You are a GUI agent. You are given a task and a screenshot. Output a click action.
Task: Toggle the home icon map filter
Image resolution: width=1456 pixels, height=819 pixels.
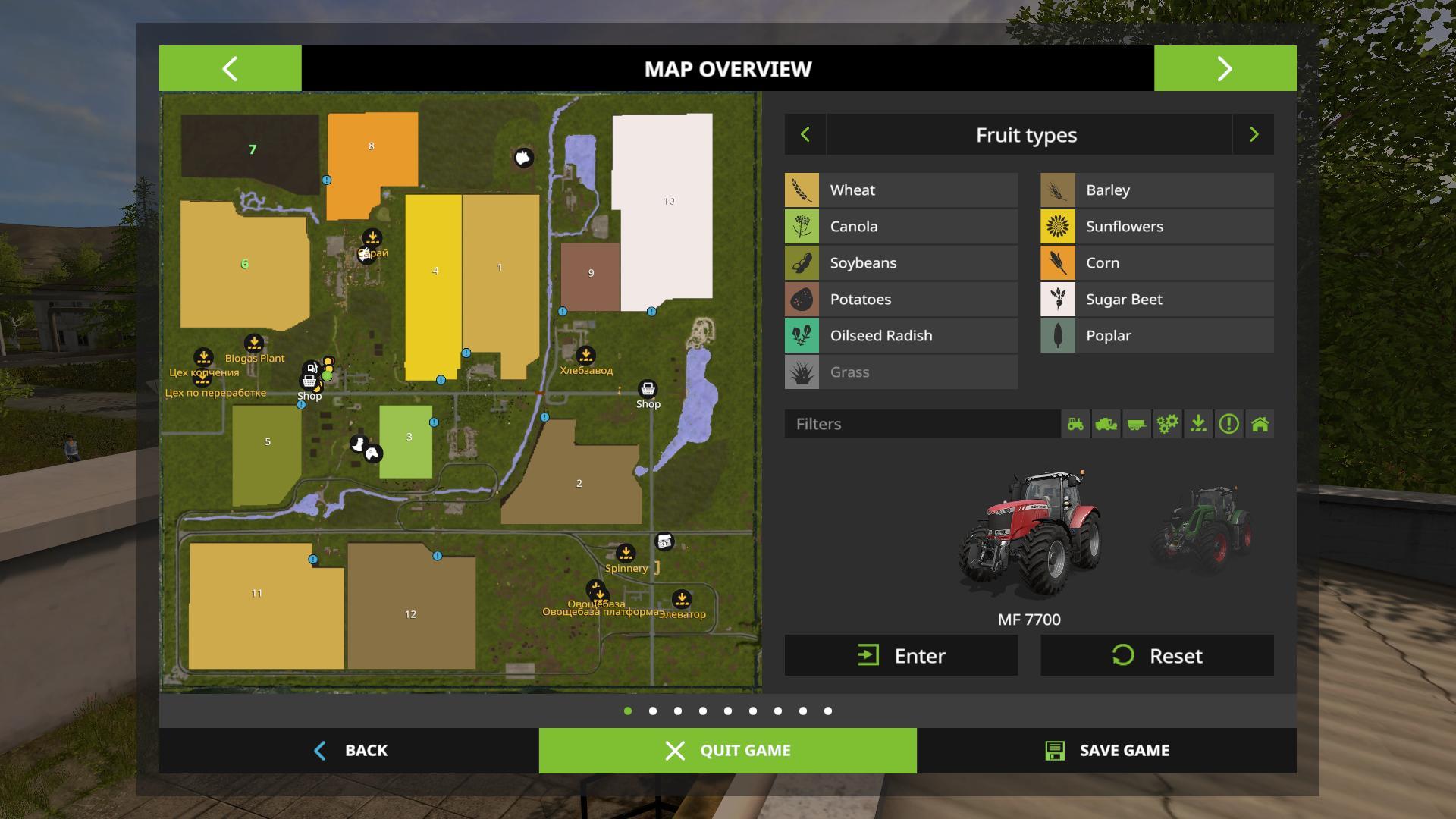point(1260,424)
